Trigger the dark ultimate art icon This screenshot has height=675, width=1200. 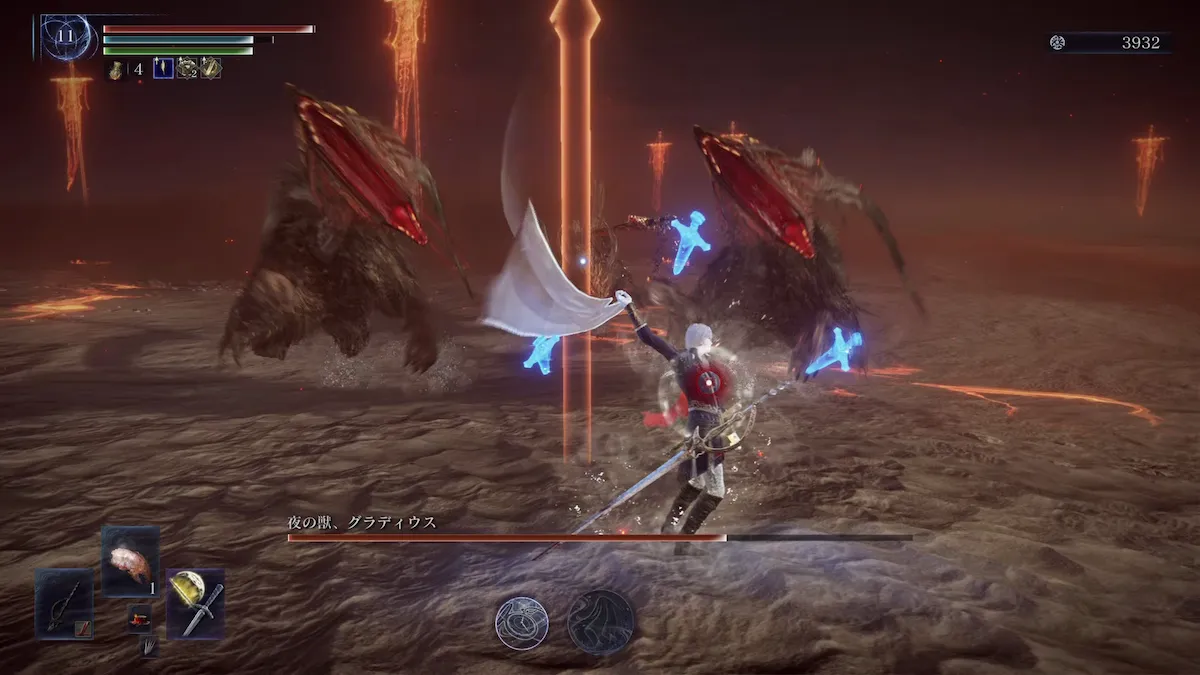[x=601, y=622]
